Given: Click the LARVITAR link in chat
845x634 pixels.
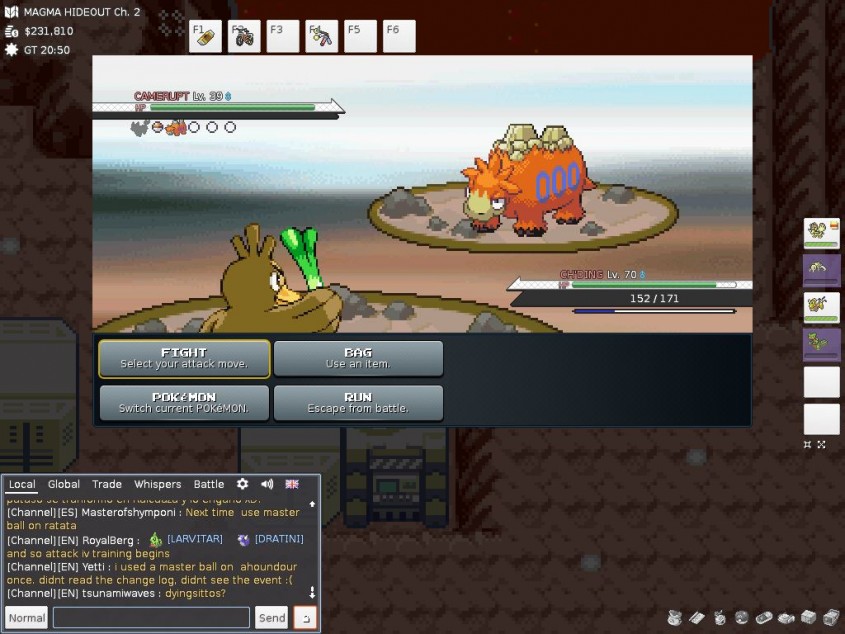Looking at the screenshot, I should tap(194, 539).
